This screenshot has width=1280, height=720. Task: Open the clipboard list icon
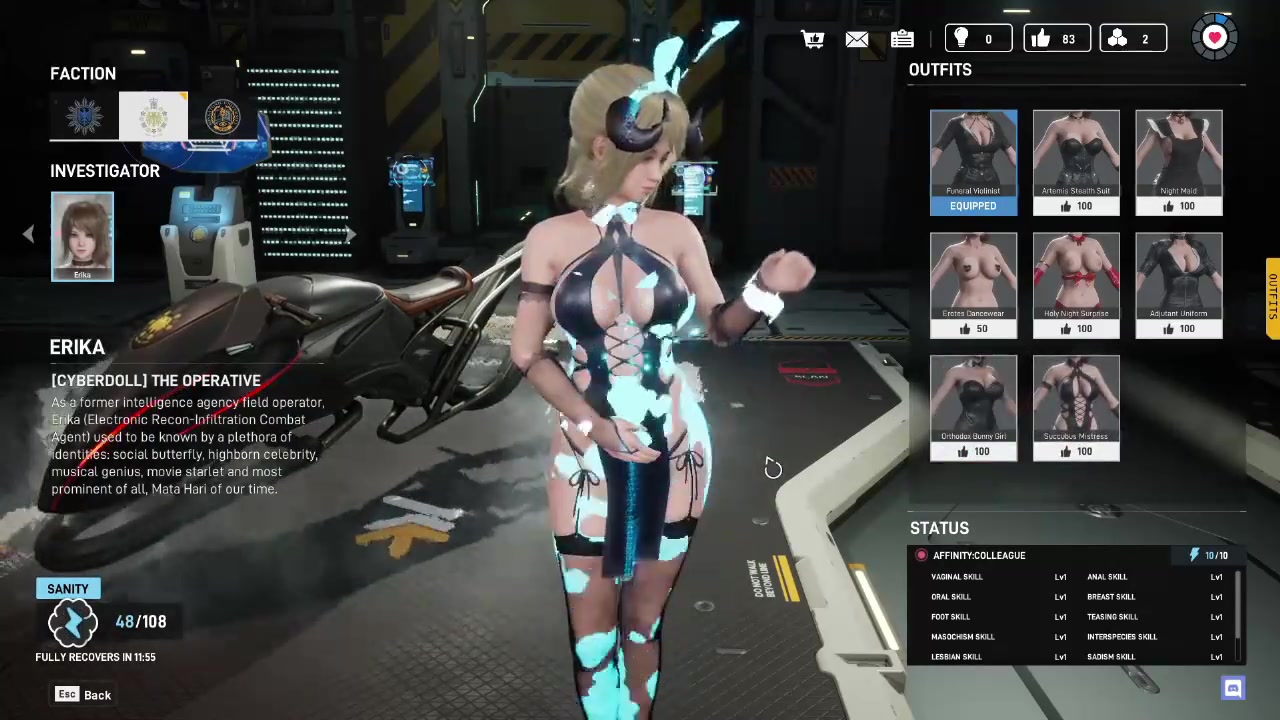point(902,39)
